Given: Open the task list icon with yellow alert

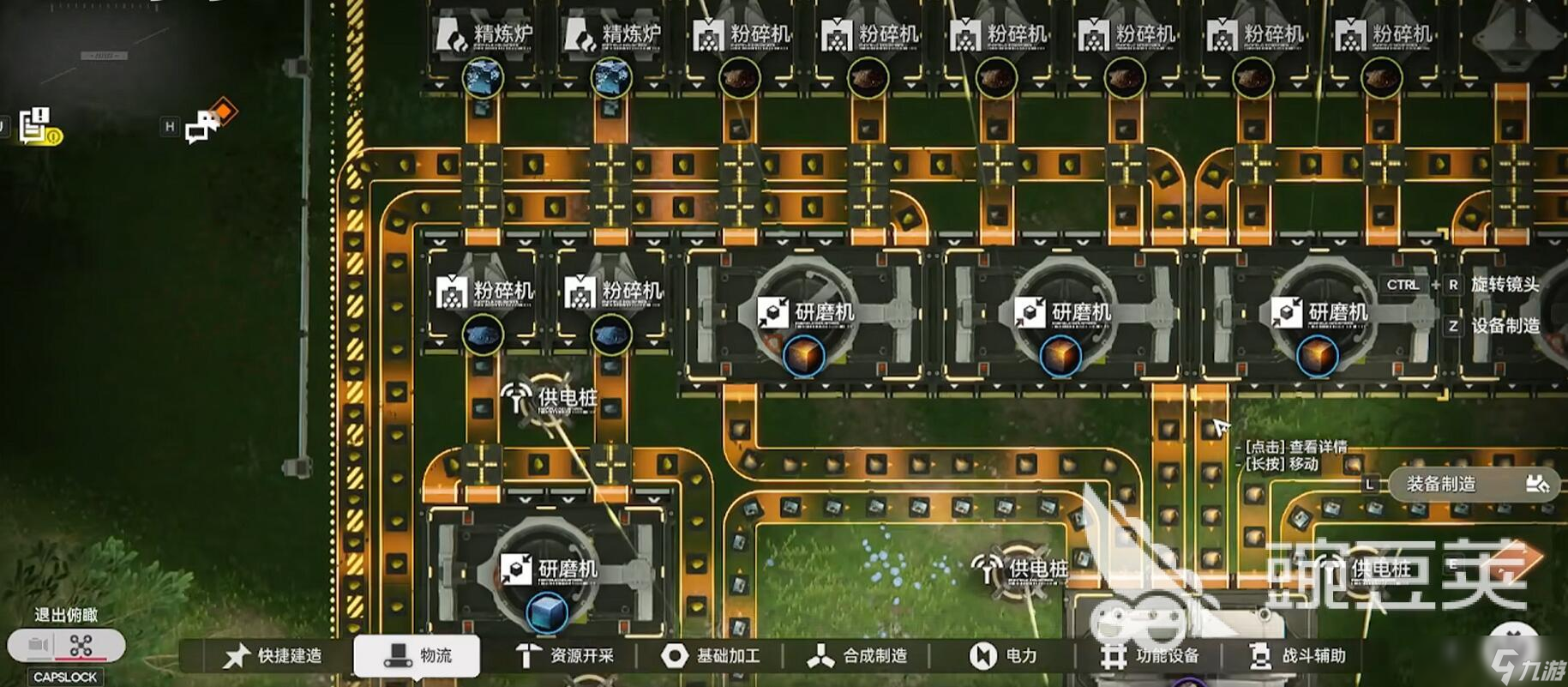Looking at the screenshot, I should [37, 125].
